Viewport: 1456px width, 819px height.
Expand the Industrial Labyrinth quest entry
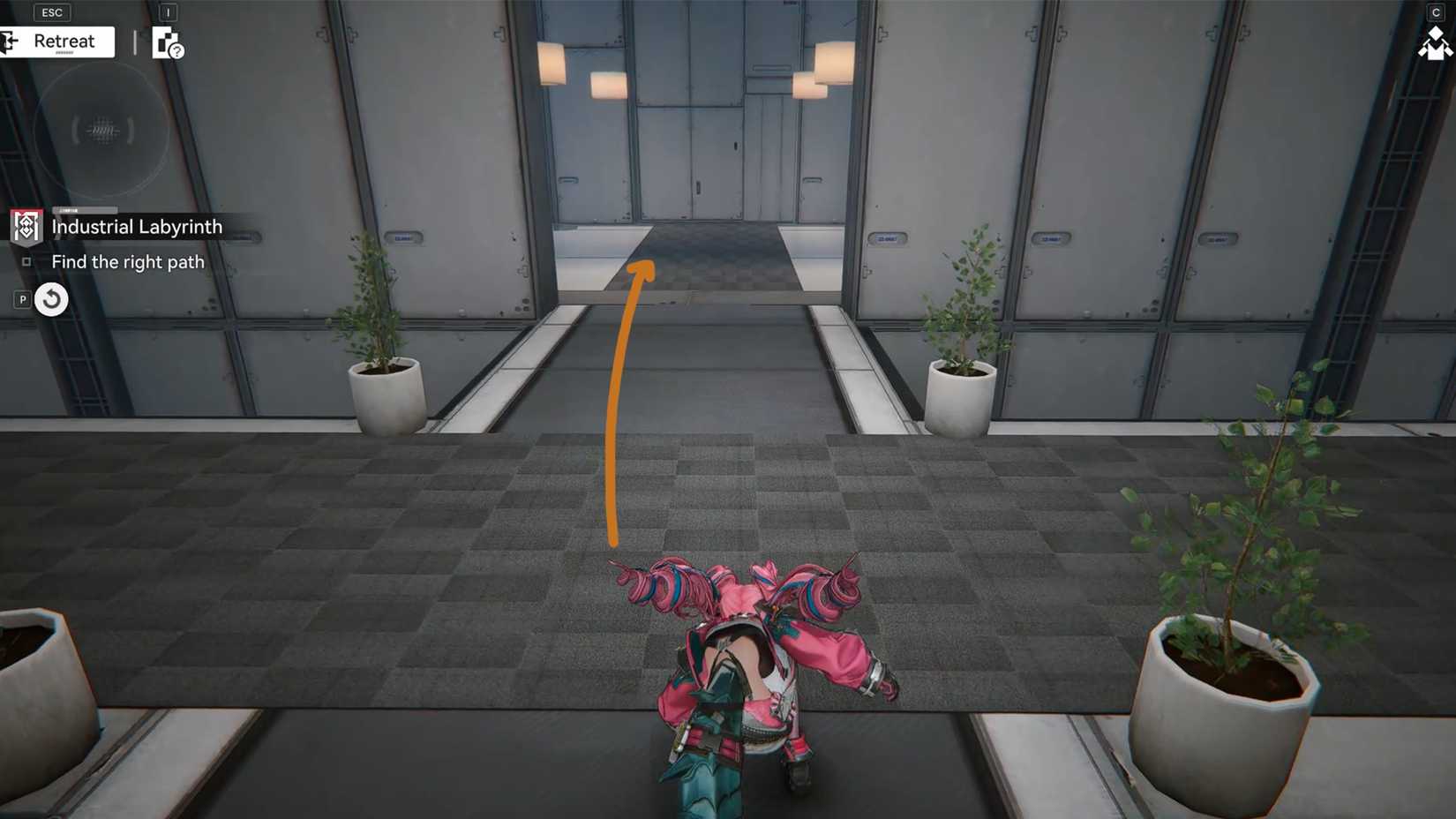coord(137,226)
